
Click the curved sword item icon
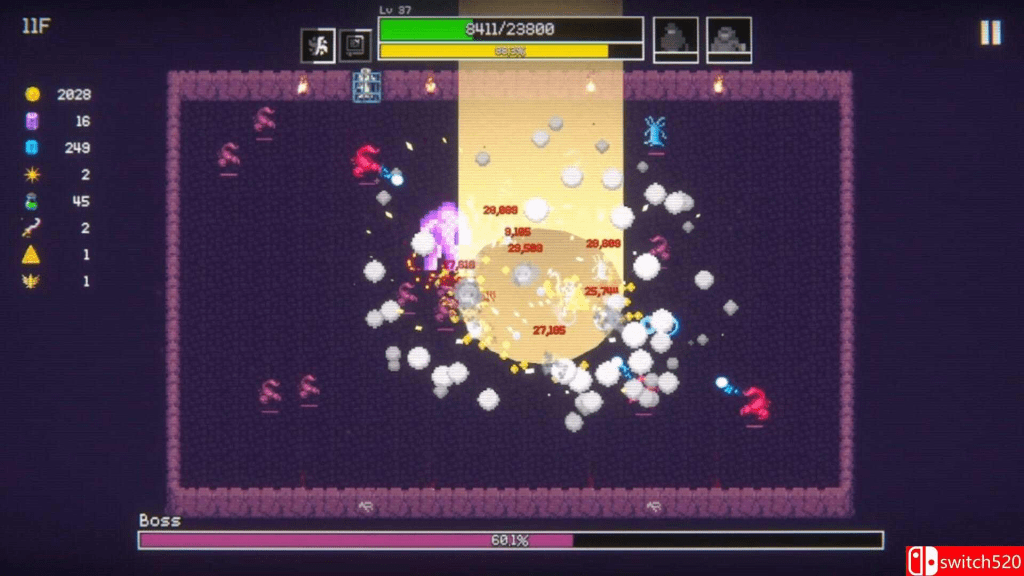point(32,228)
